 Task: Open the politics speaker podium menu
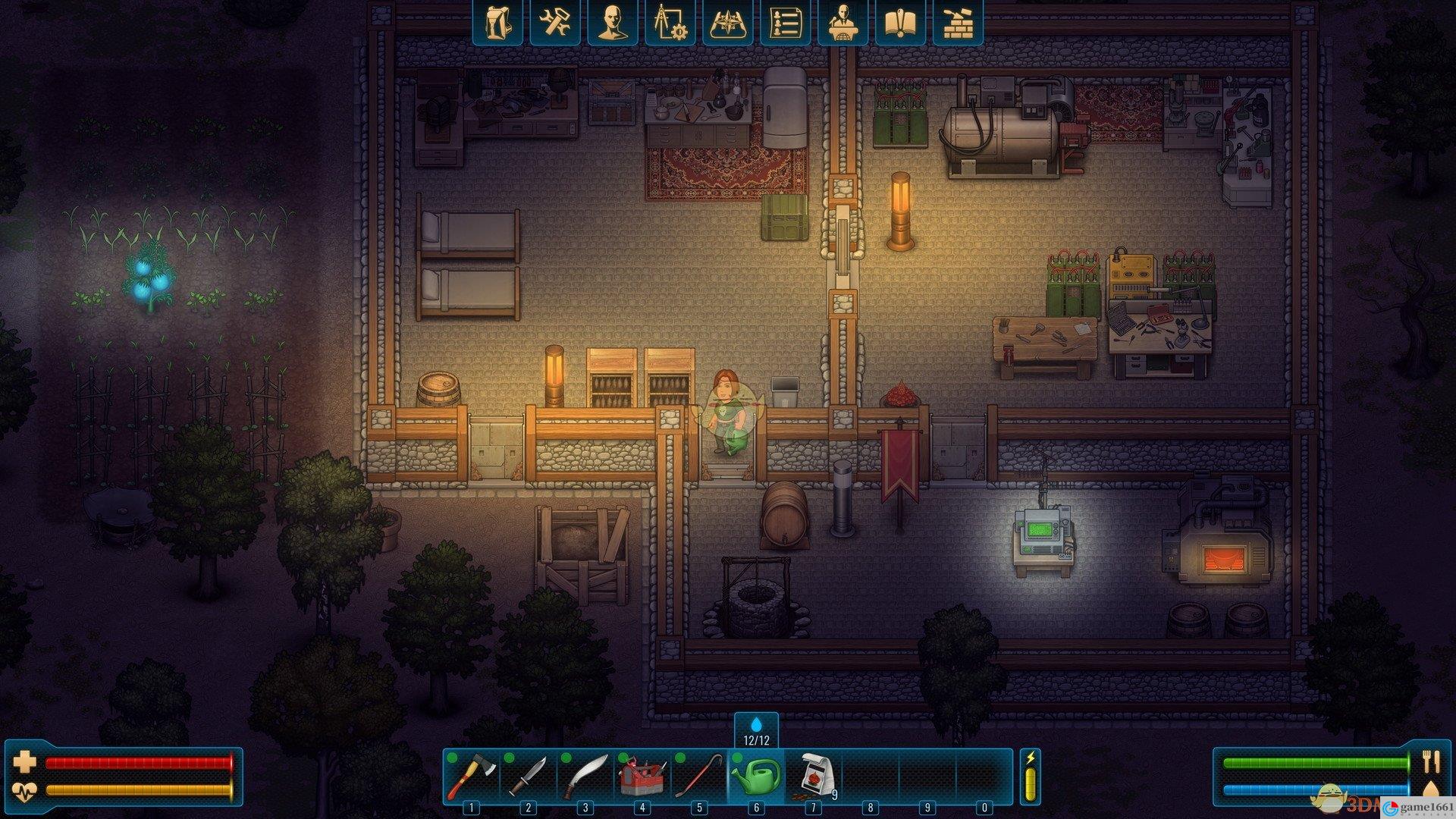point(843,22)
